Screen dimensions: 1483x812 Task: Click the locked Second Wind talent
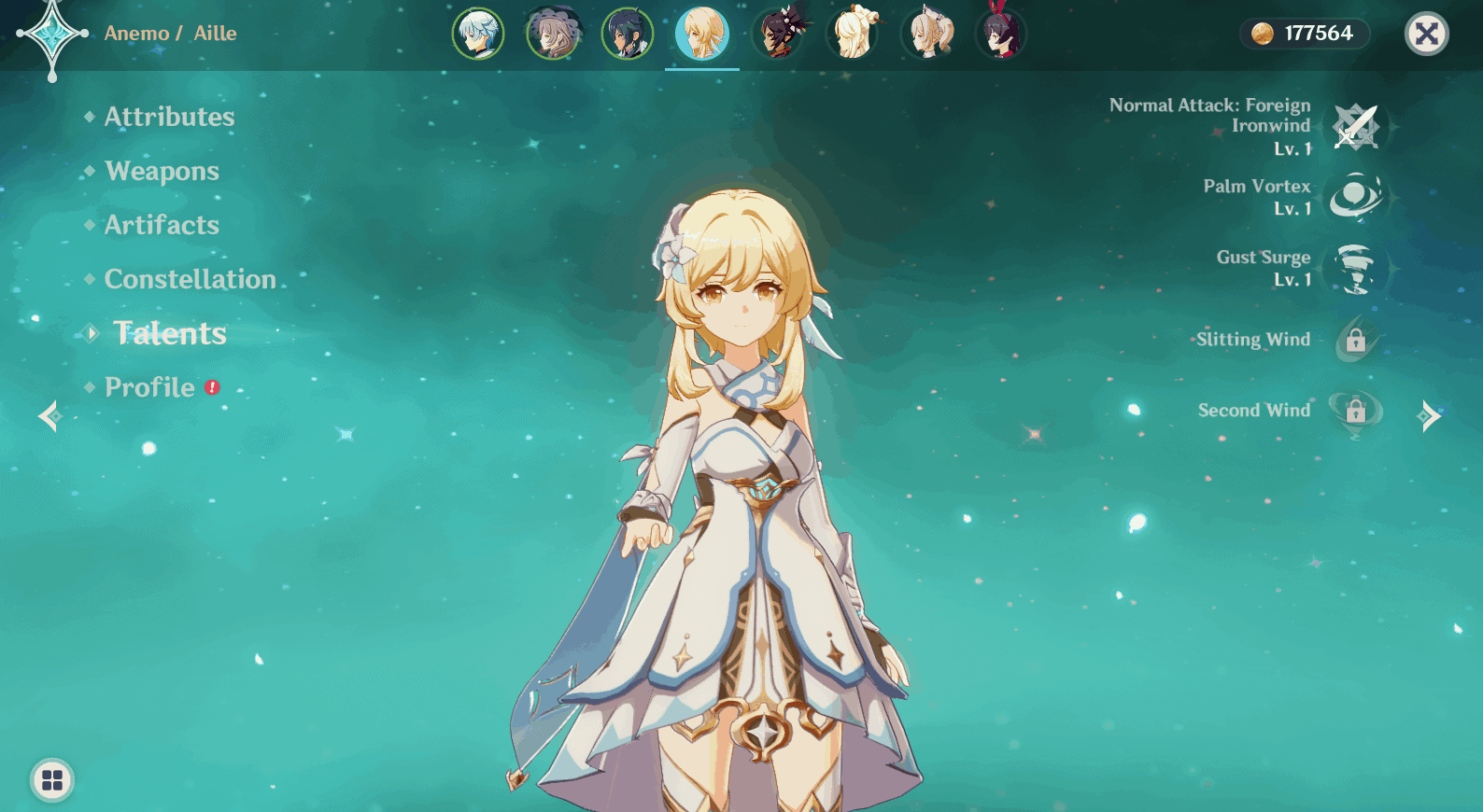[x=1355, y=411]
